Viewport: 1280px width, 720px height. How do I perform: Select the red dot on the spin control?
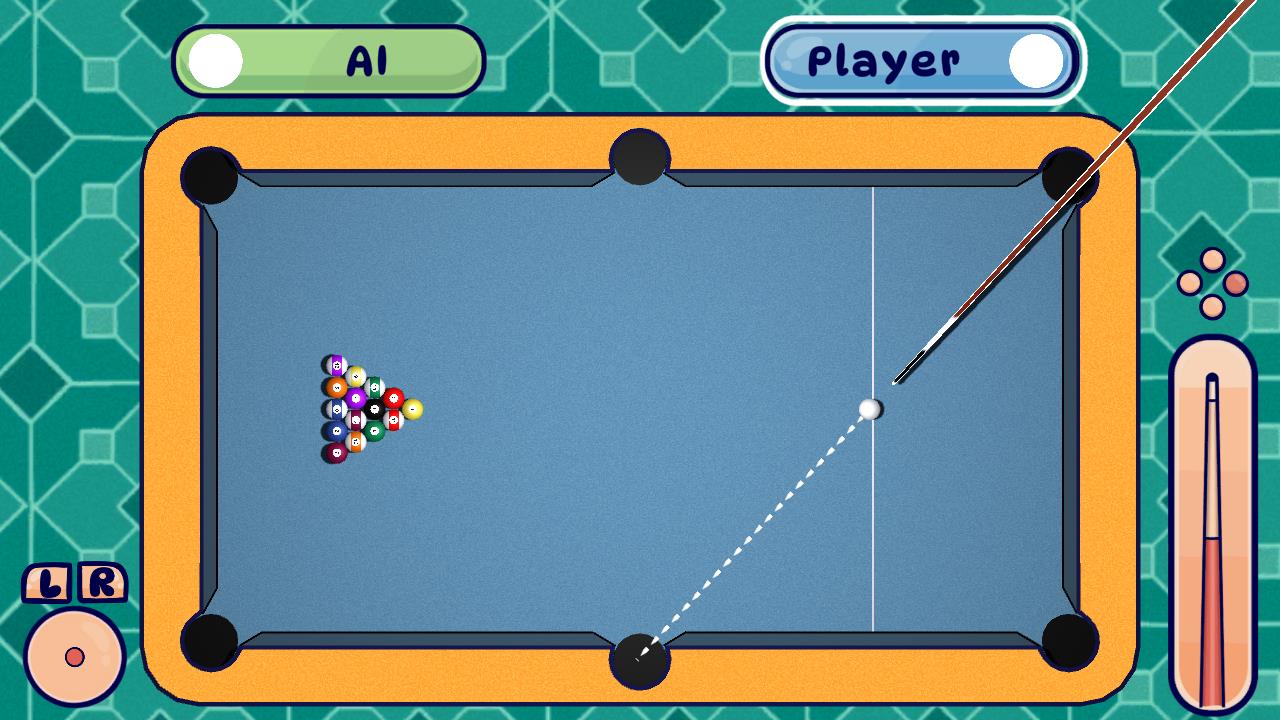(75, 657)
